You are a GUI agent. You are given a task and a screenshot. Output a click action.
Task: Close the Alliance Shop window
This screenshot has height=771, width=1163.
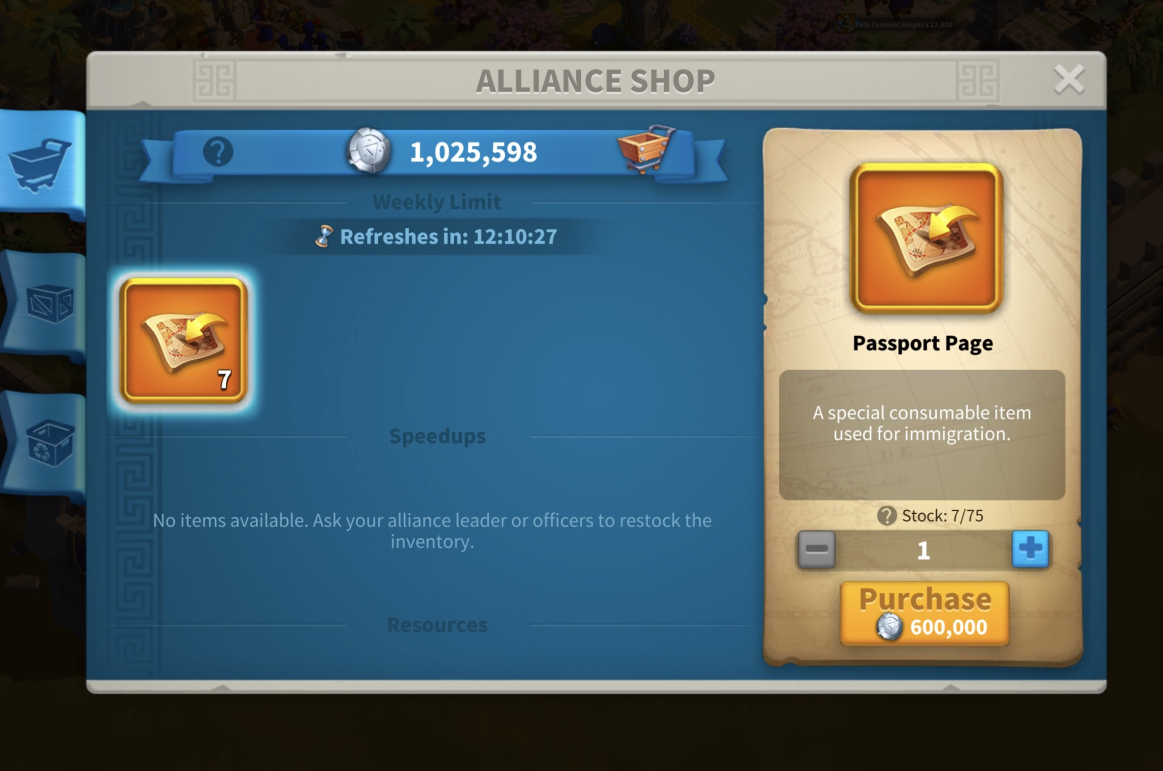coord(1069,79)
